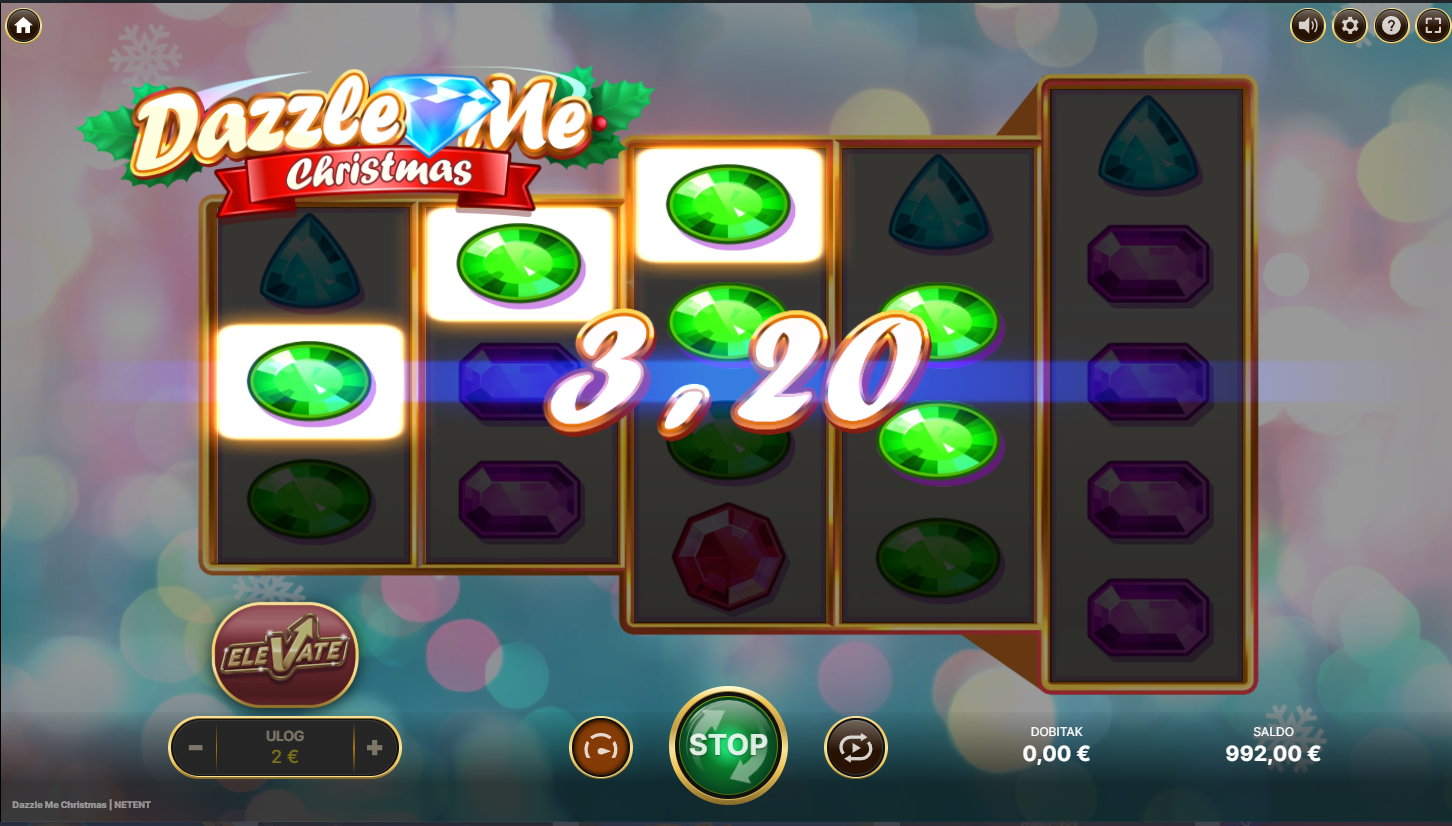Enter fullscreen mode
1452x826 pixels.
click(1432, 25)
